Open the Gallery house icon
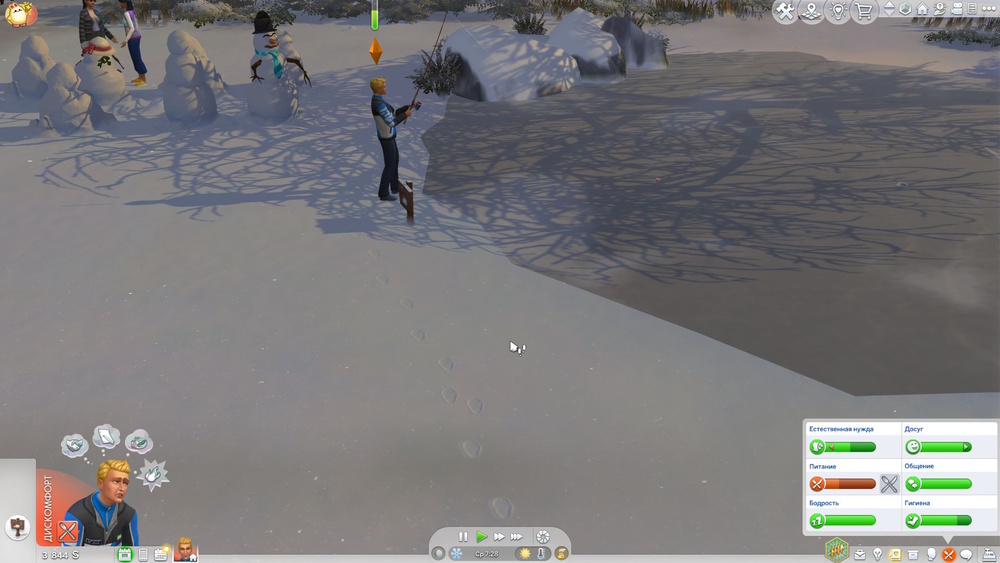Screen dimensions: 1000x563 click(x=922, y=9)
